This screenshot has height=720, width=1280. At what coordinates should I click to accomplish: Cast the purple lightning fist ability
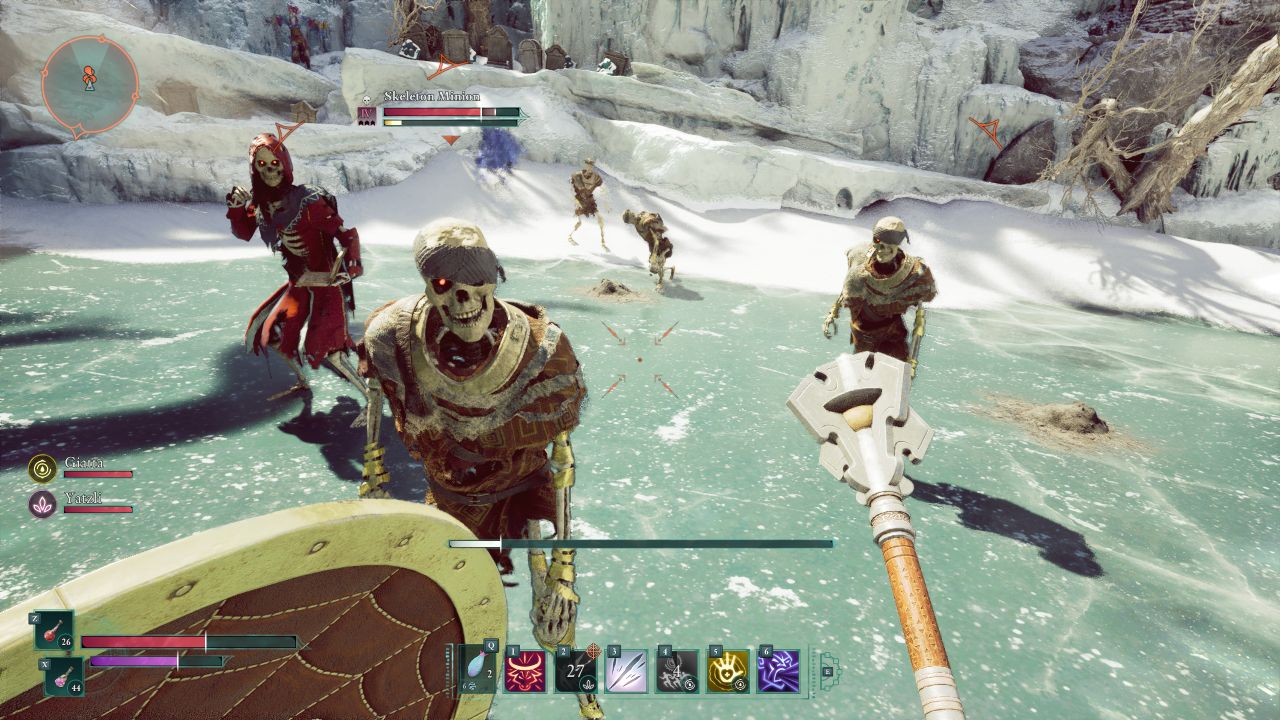coord(778,671)
